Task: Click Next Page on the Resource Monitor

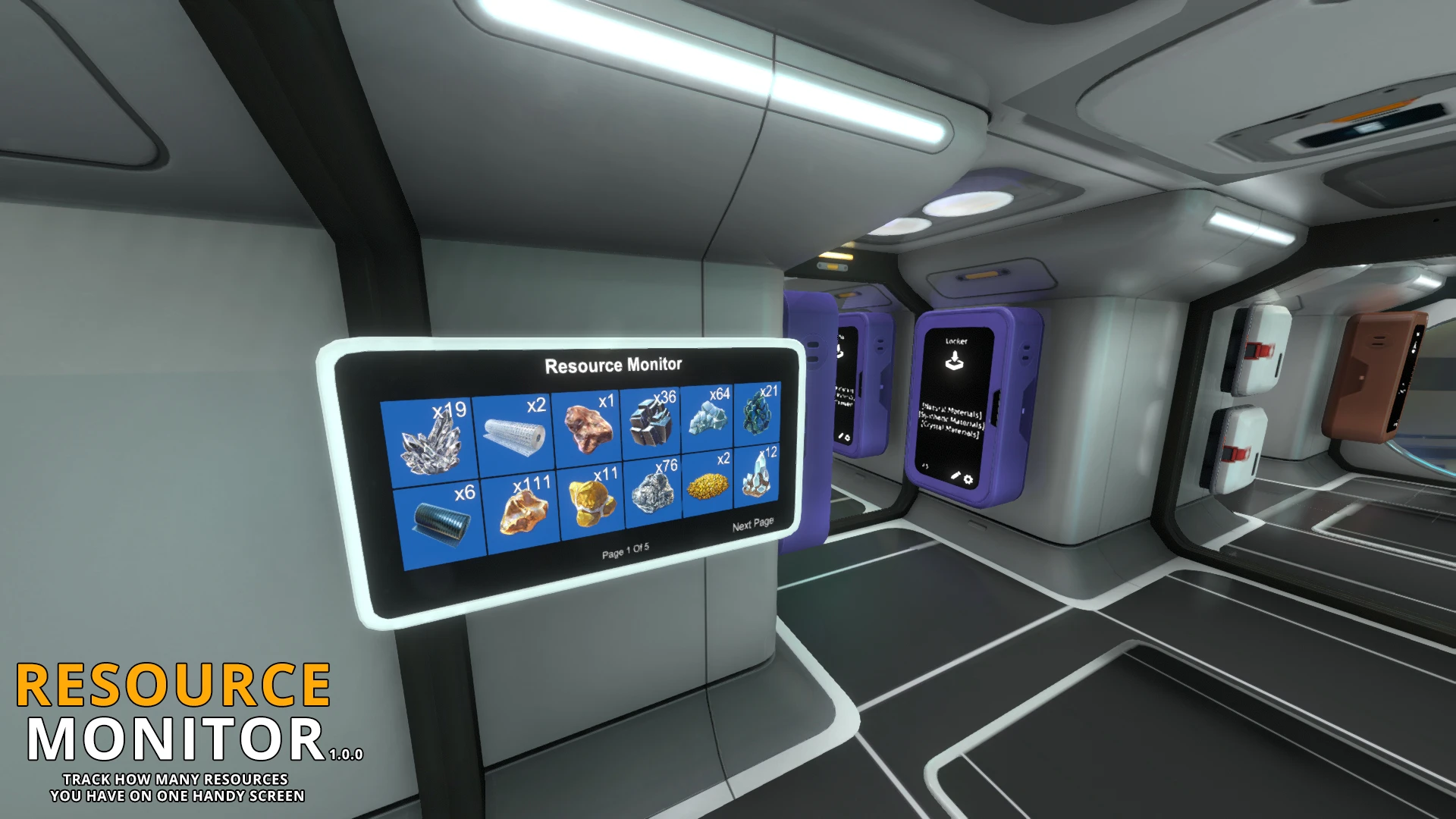Action: [x=752, y=525]
